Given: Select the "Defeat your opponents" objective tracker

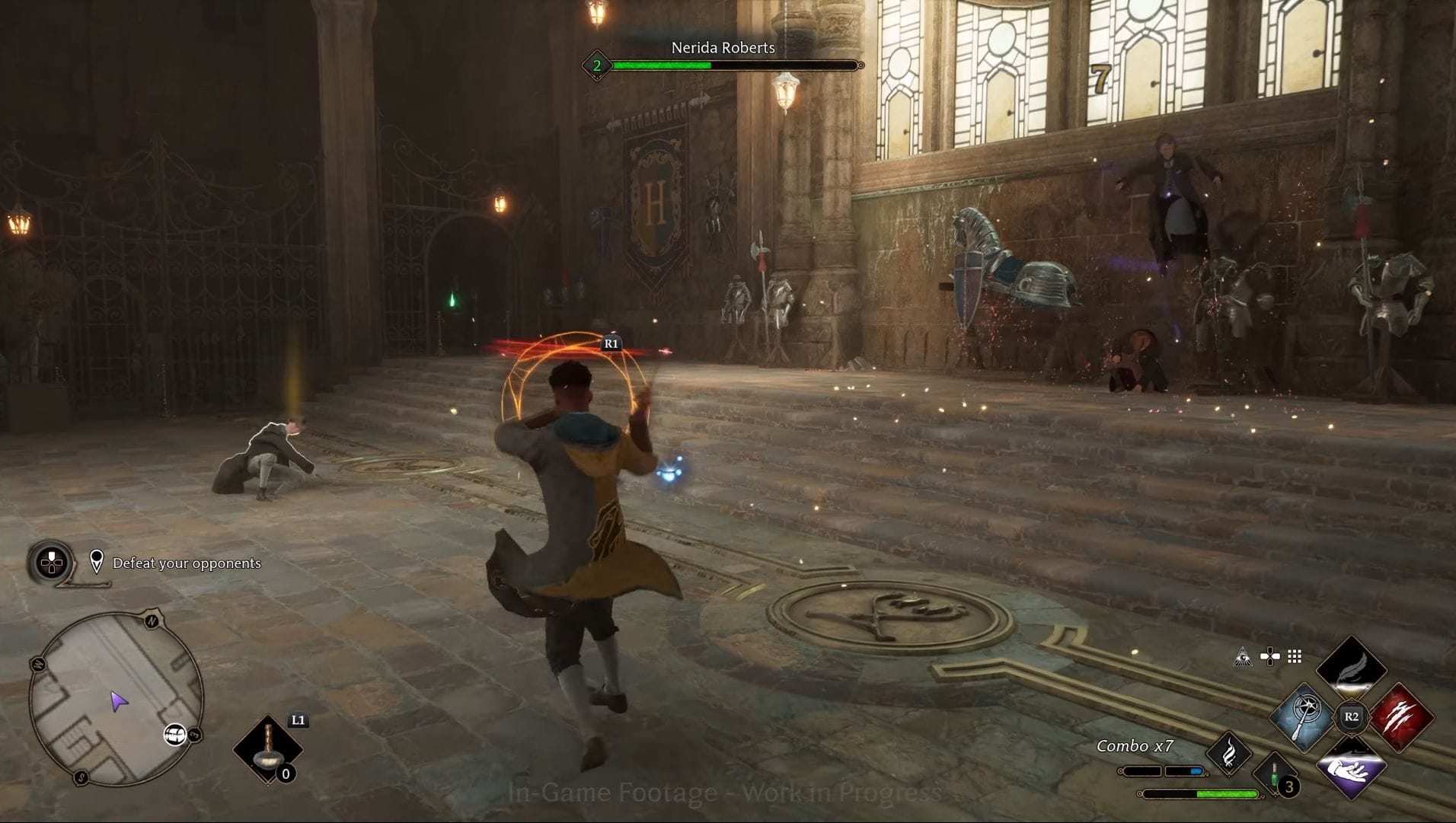Looking at the screenshot, I should (187, 563).
